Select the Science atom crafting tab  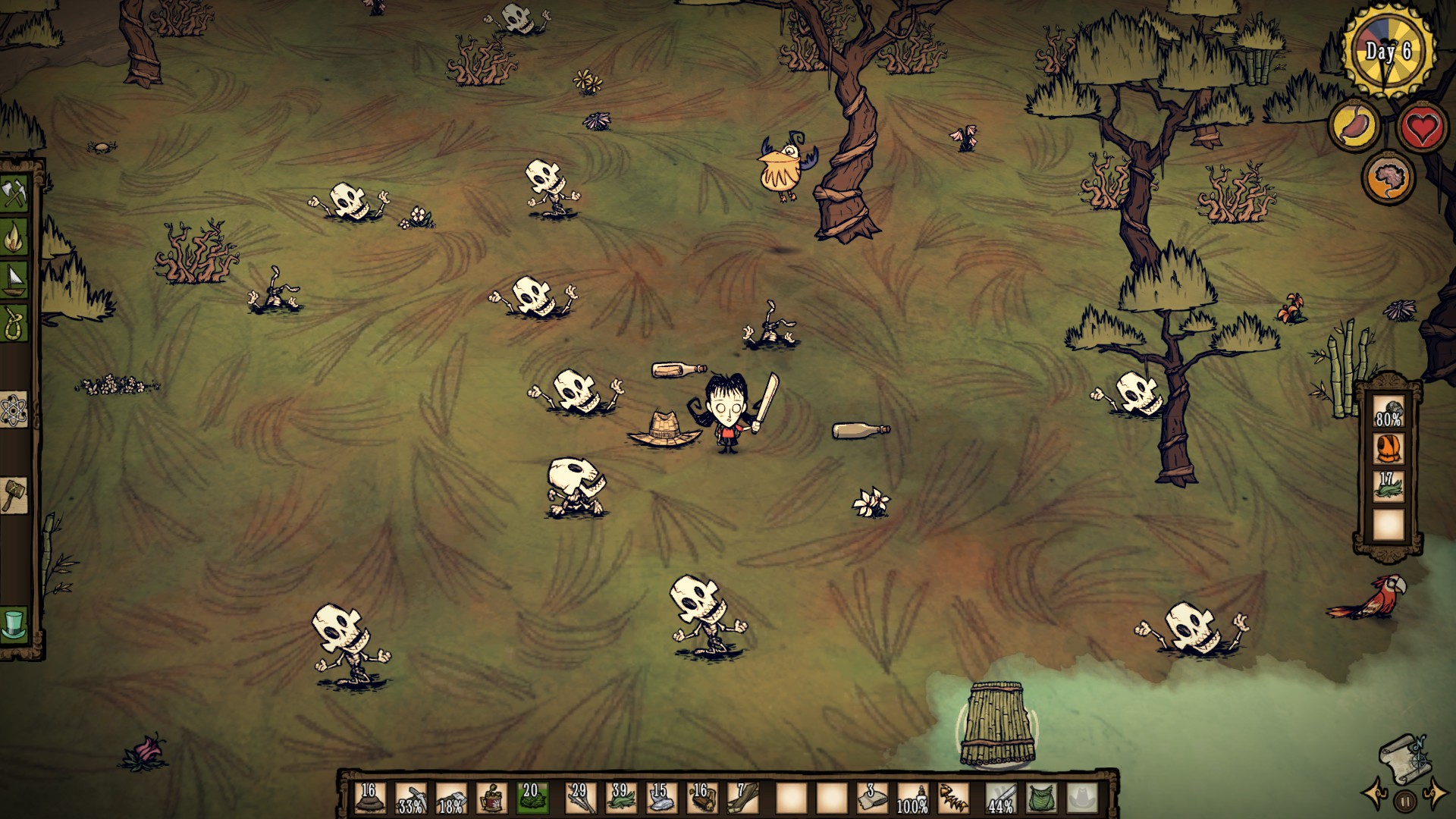[14, 410]
